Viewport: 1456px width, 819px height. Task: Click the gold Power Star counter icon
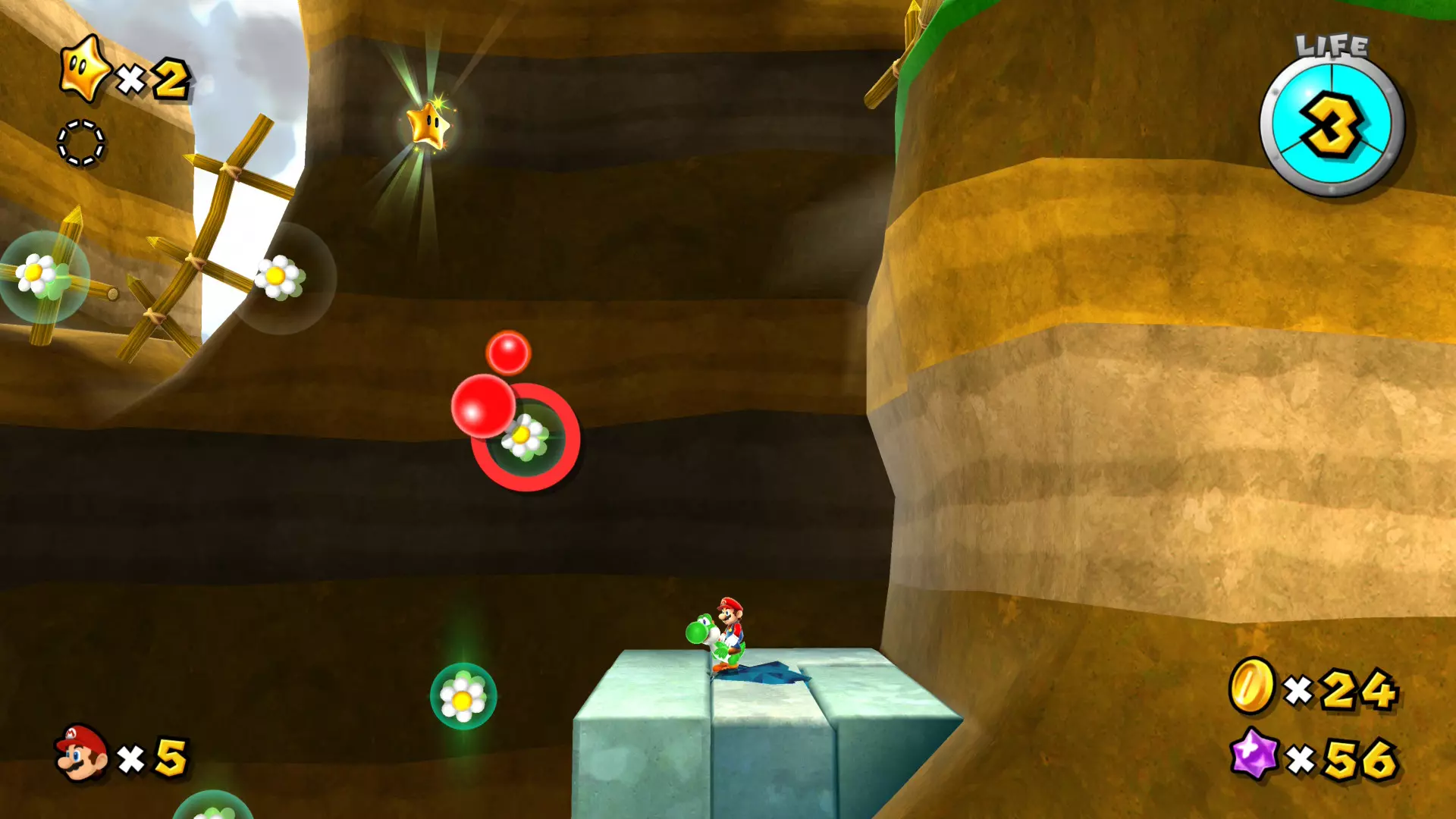click(x=85, y=69)
